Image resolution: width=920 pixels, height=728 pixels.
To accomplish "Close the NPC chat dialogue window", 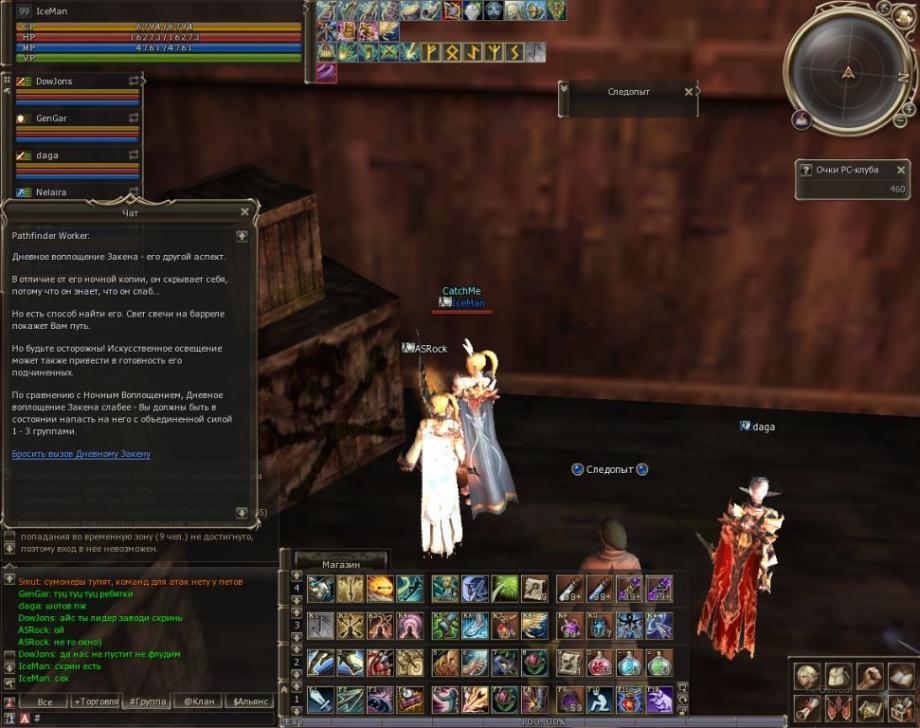I will click(245, 212).
